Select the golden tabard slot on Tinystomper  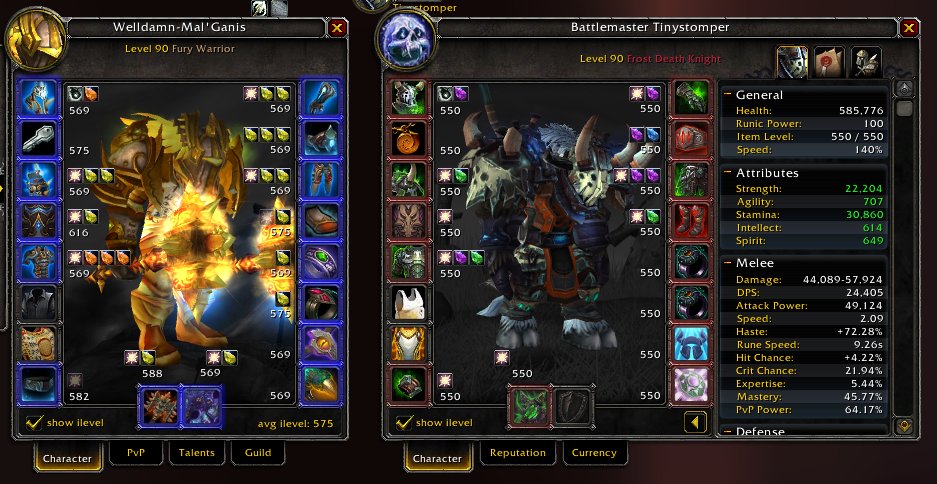pyautogui.click(x=408, y=344)
